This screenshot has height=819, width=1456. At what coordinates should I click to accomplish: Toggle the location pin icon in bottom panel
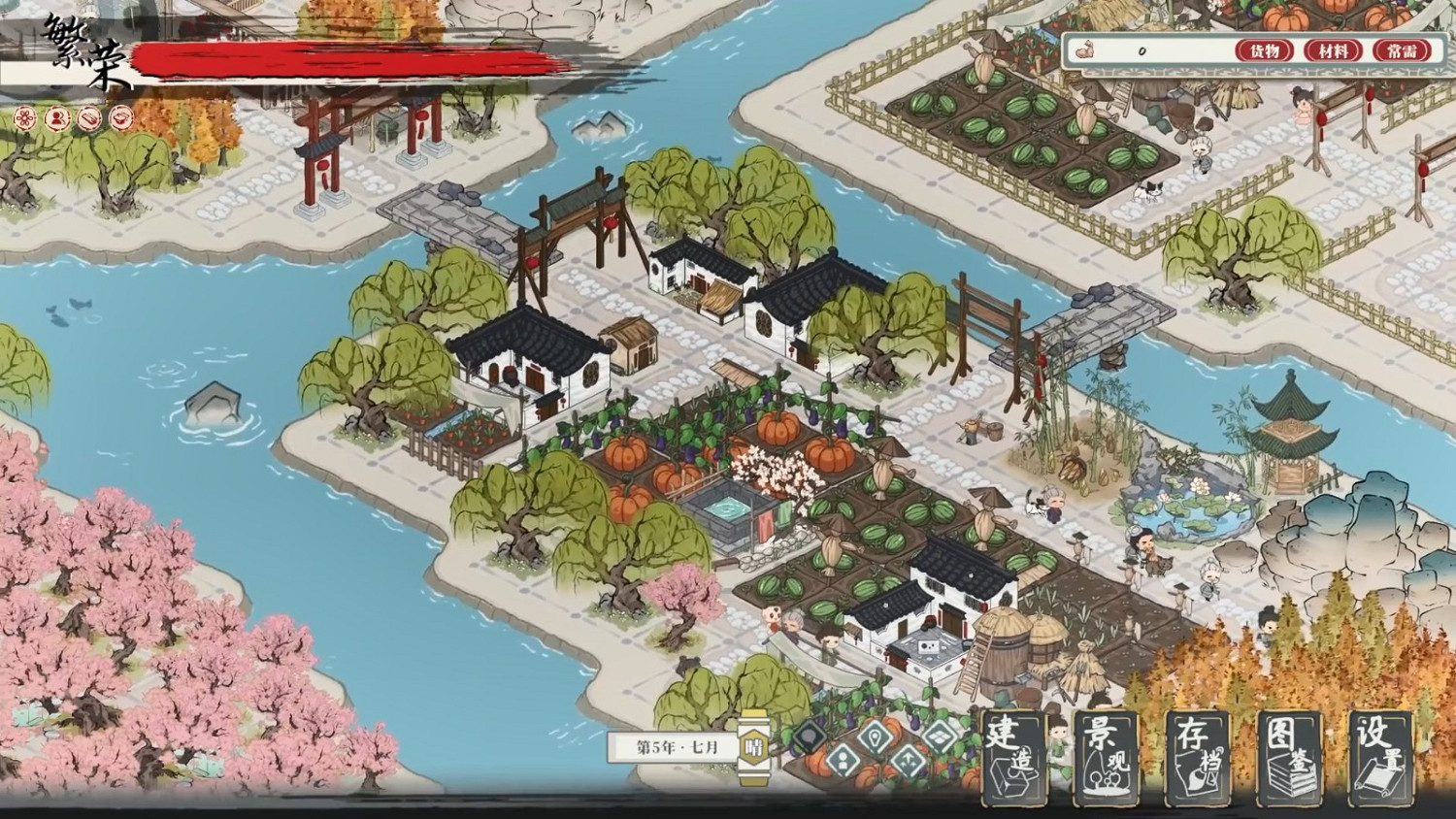(x=873, y=737)
